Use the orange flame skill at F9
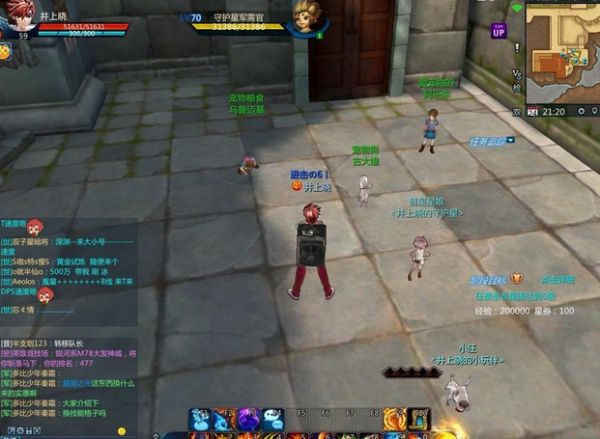This screenshot has width=600, height=439. [395, 420]
